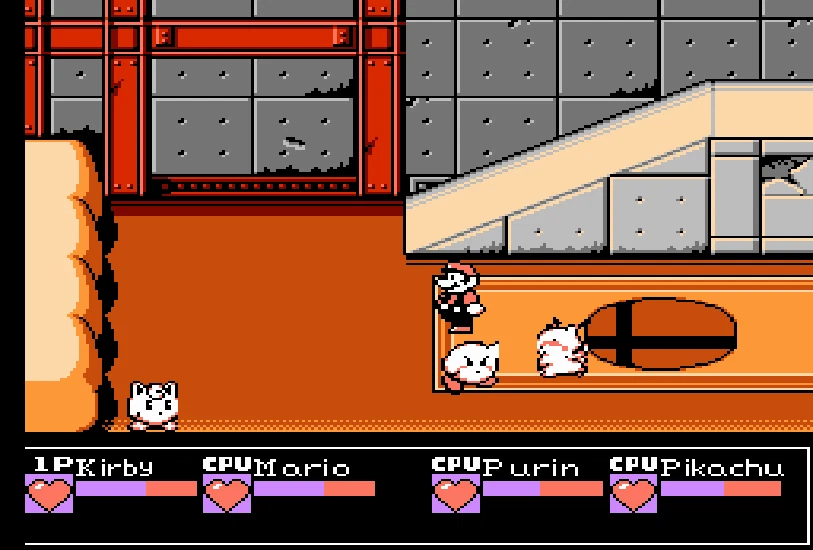Select Mario's heart icon in the HUD
Image resolution: width=813 pixels, height=550 pixels.
click(x=227, y=494)
